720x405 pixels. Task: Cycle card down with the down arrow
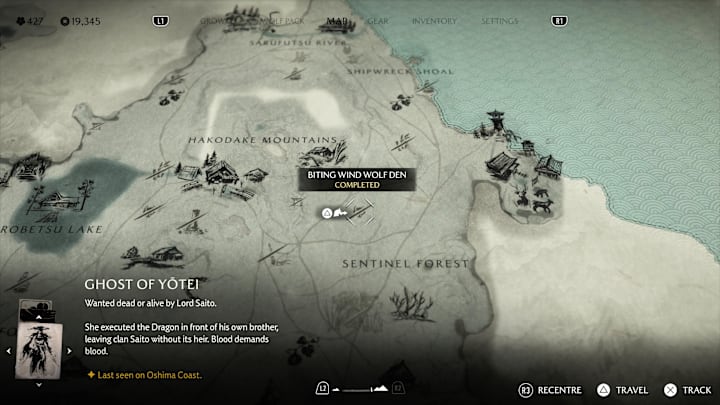pyautogui.click(x=38, y=383)
